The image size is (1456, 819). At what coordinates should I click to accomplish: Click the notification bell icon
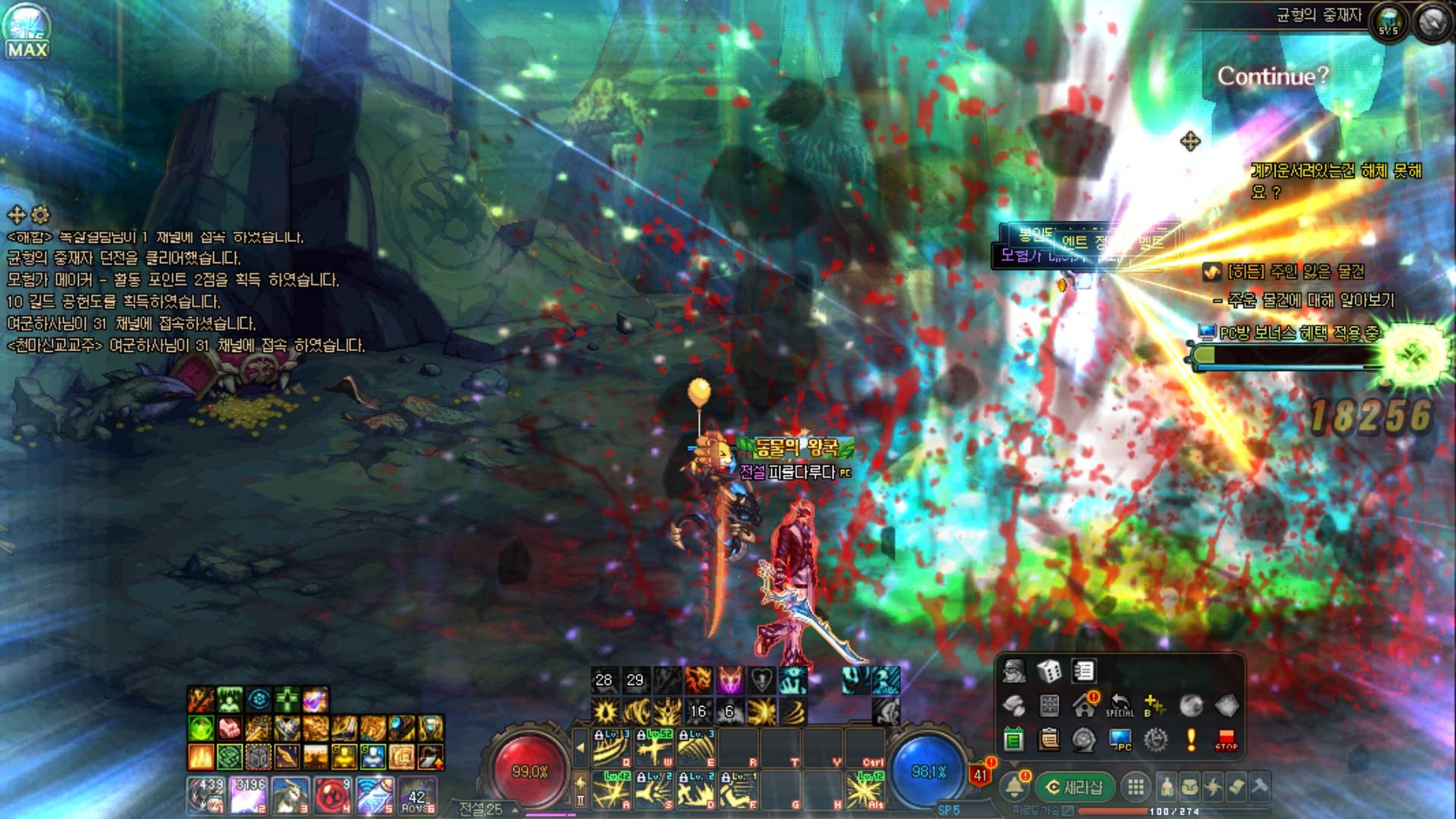coord(1015,787)
